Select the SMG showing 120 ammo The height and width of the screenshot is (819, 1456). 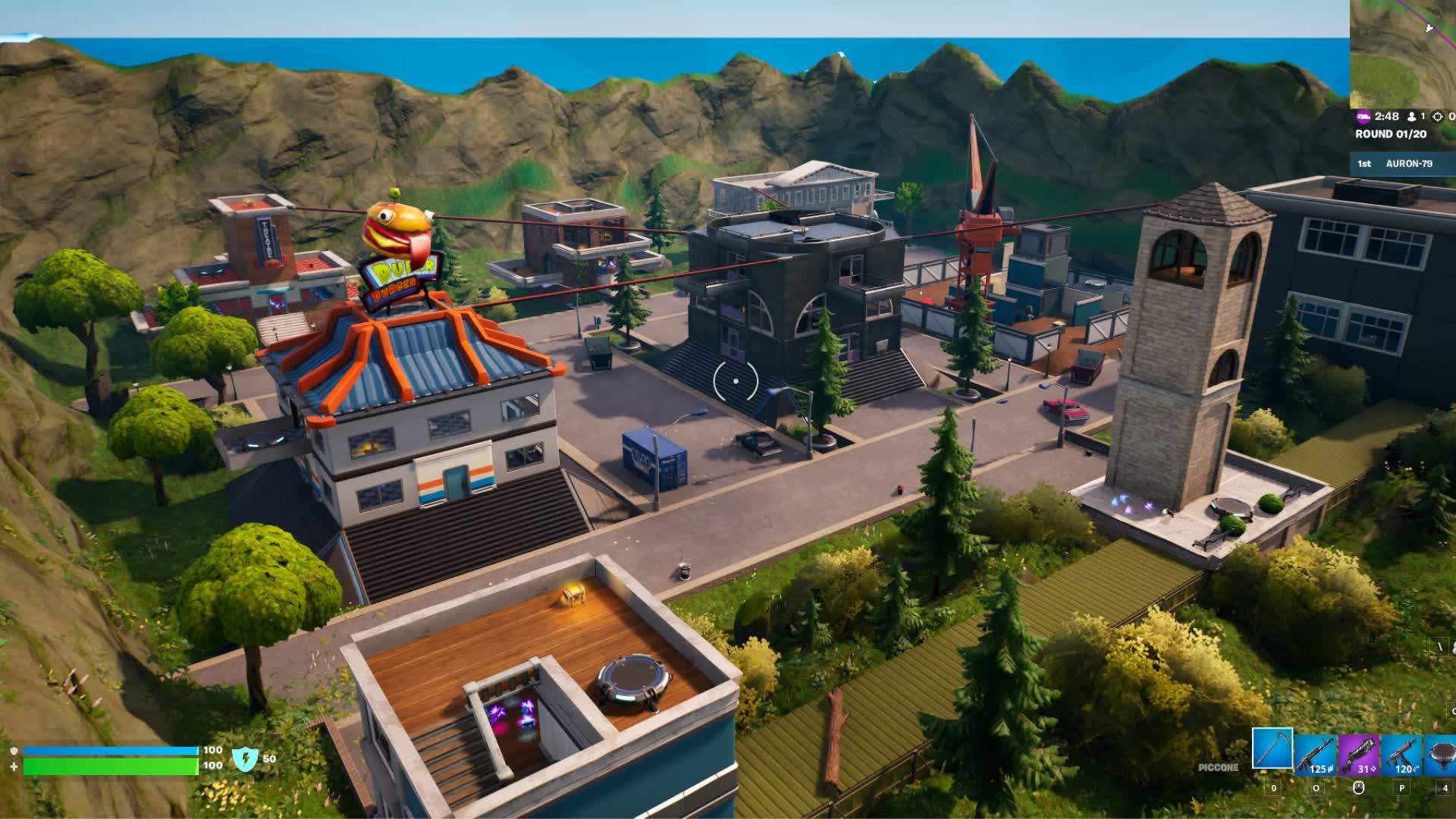[x=1403, y=752]
